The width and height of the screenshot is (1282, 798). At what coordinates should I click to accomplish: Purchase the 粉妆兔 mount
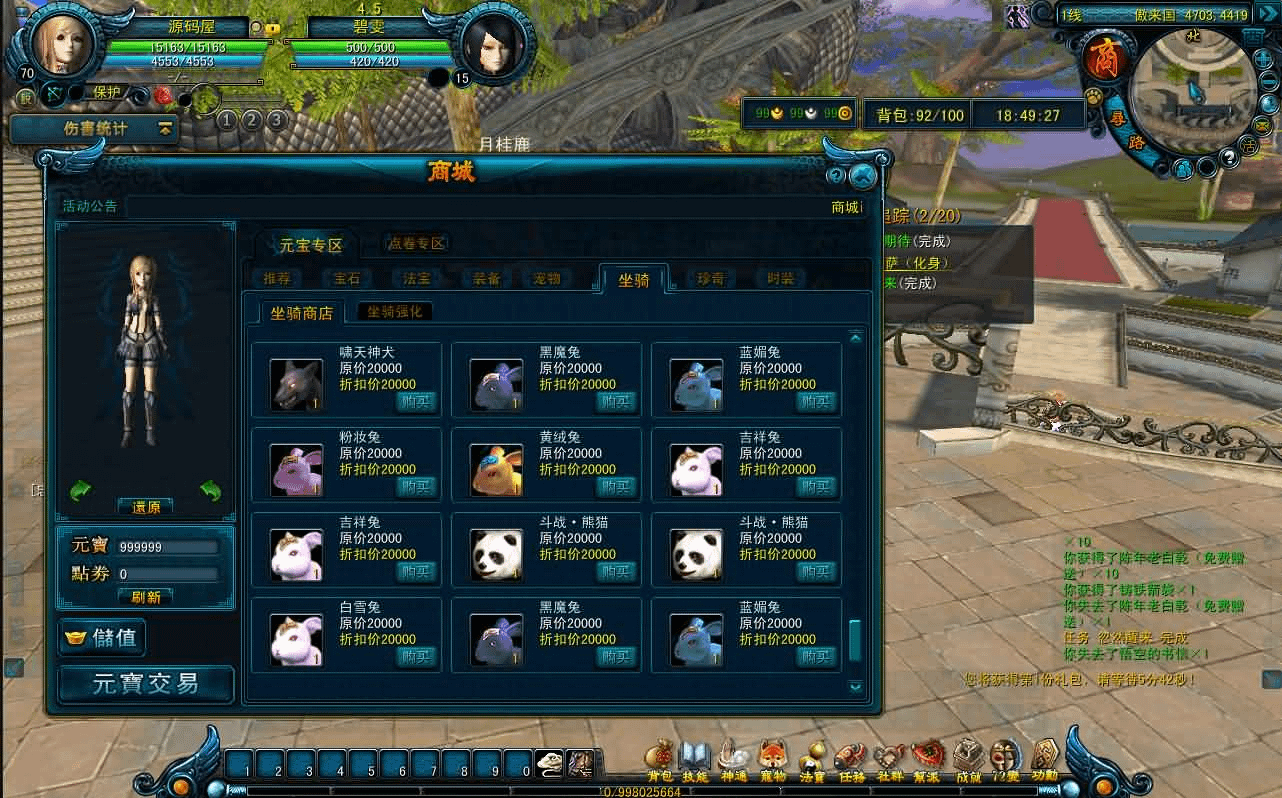(417, 486)
